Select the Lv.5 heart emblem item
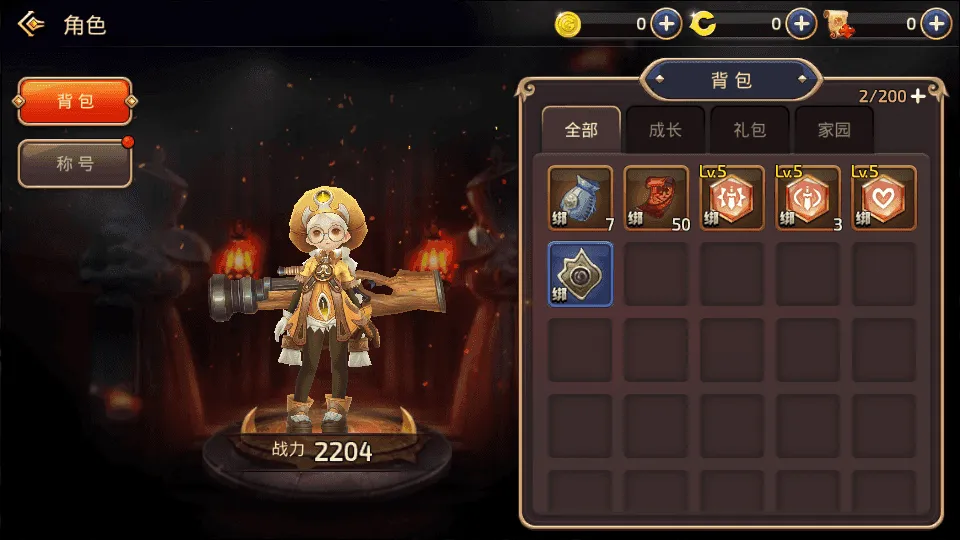960x540 pixels. pos(884,198)
